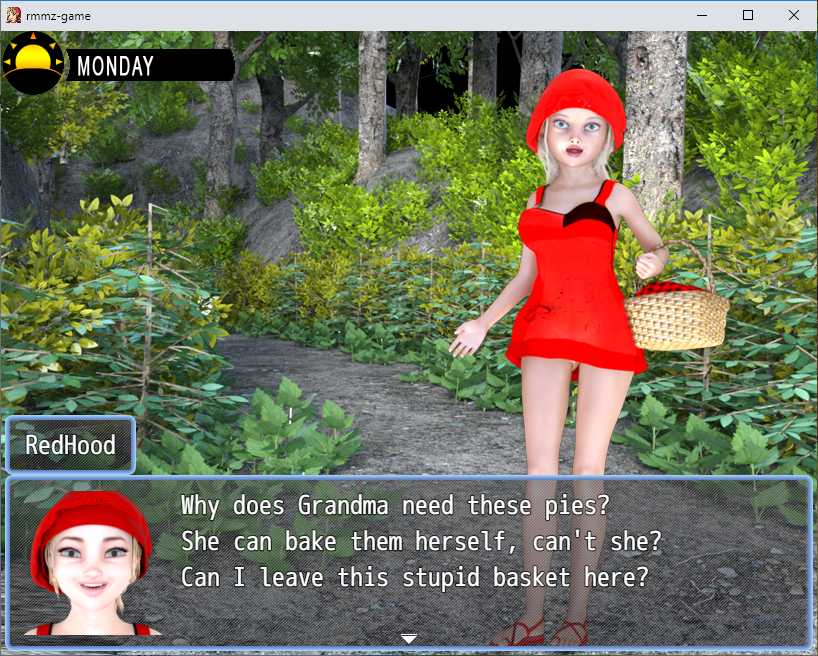
Task: Maximize the rmmz-game window
Action: (748, 15)
